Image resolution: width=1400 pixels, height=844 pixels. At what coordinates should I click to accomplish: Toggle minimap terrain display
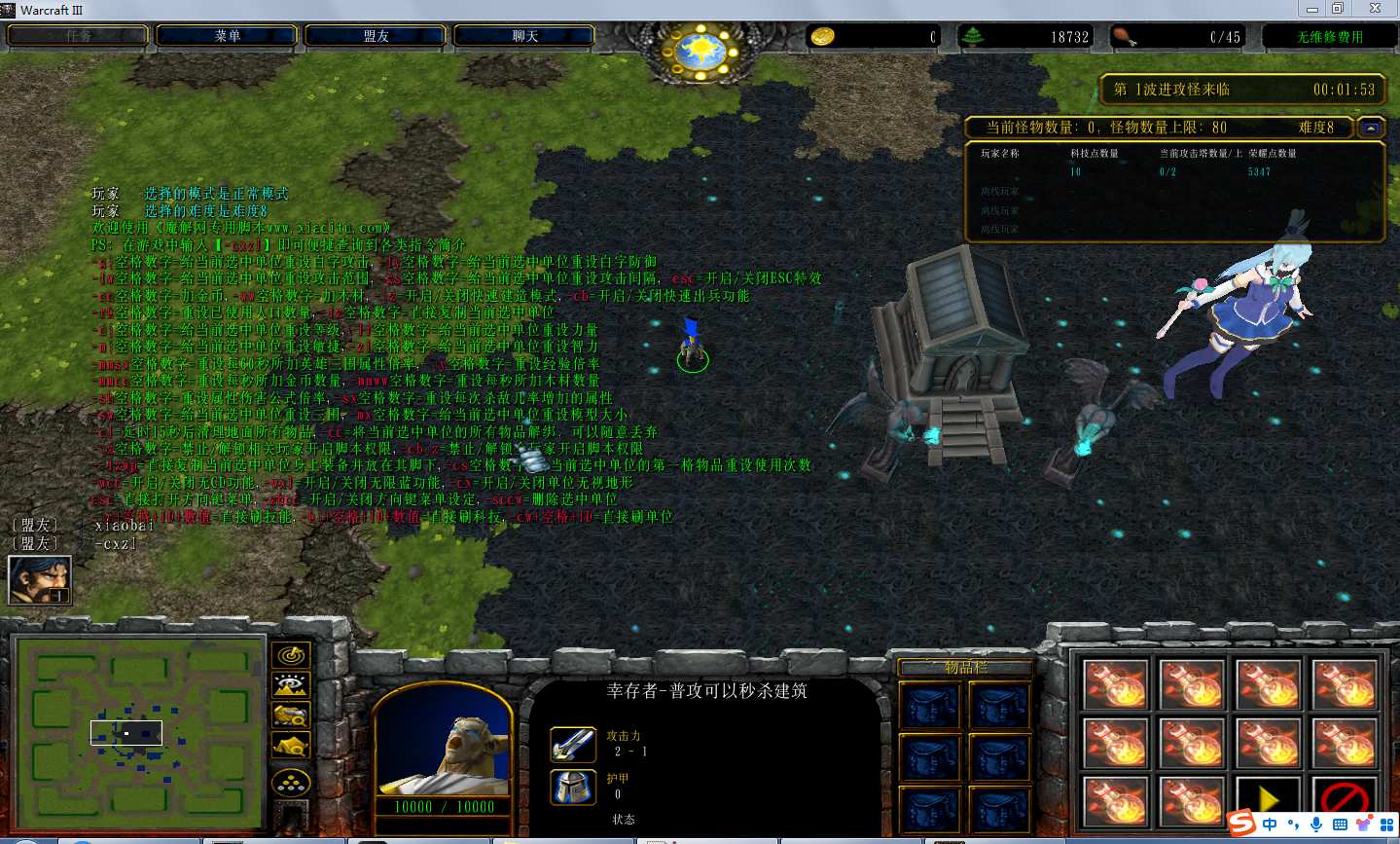[291, 686]
